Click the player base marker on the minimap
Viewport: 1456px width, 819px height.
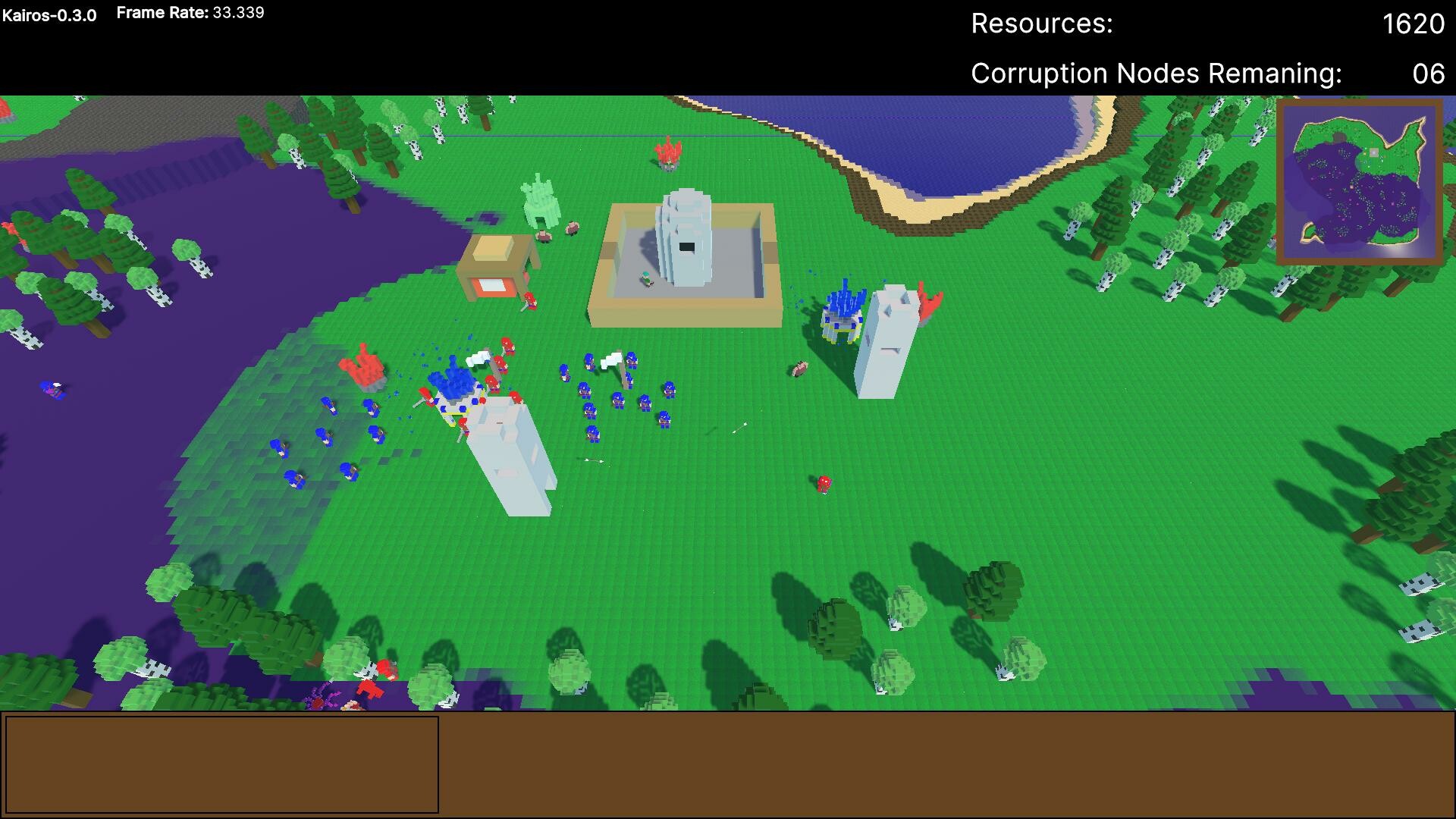pyautogui.click(x=1374, y=152)
